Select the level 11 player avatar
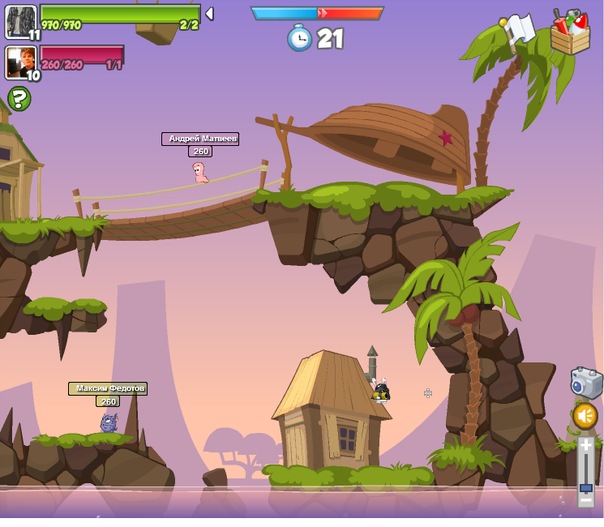Screen dimensions: 604x527 coord(20,21)
